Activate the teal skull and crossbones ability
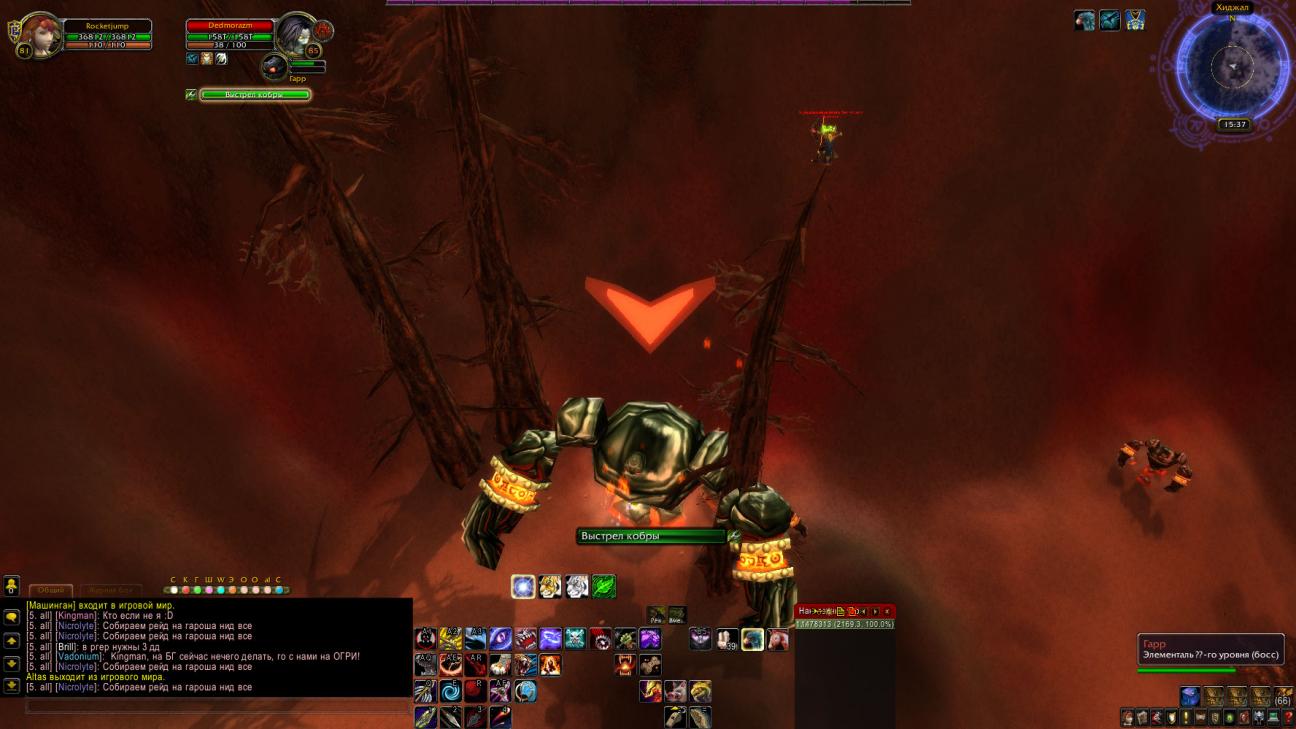This screenshot has width=1296, height=729. 575,639
